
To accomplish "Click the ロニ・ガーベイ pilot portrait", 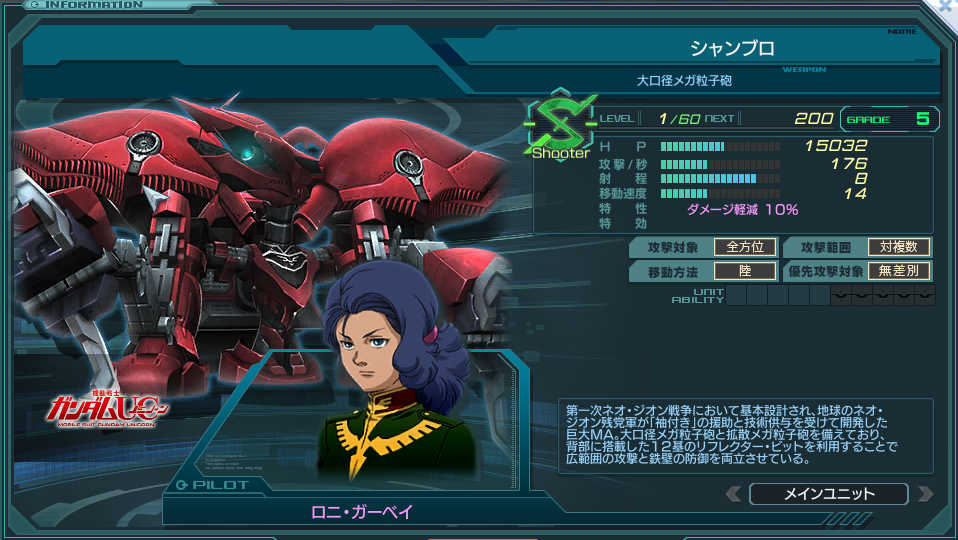I will [x=392, y=373].
